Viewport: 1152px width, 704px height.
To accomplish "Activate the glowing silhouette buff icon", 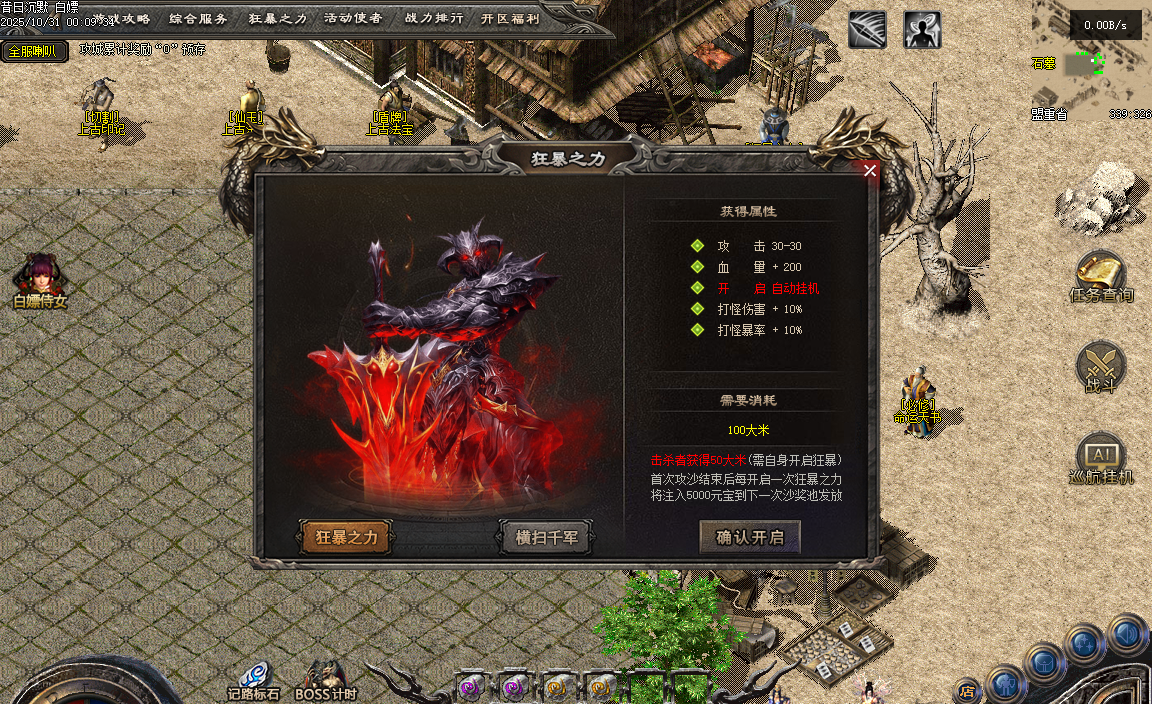I will tap(921, 30).
